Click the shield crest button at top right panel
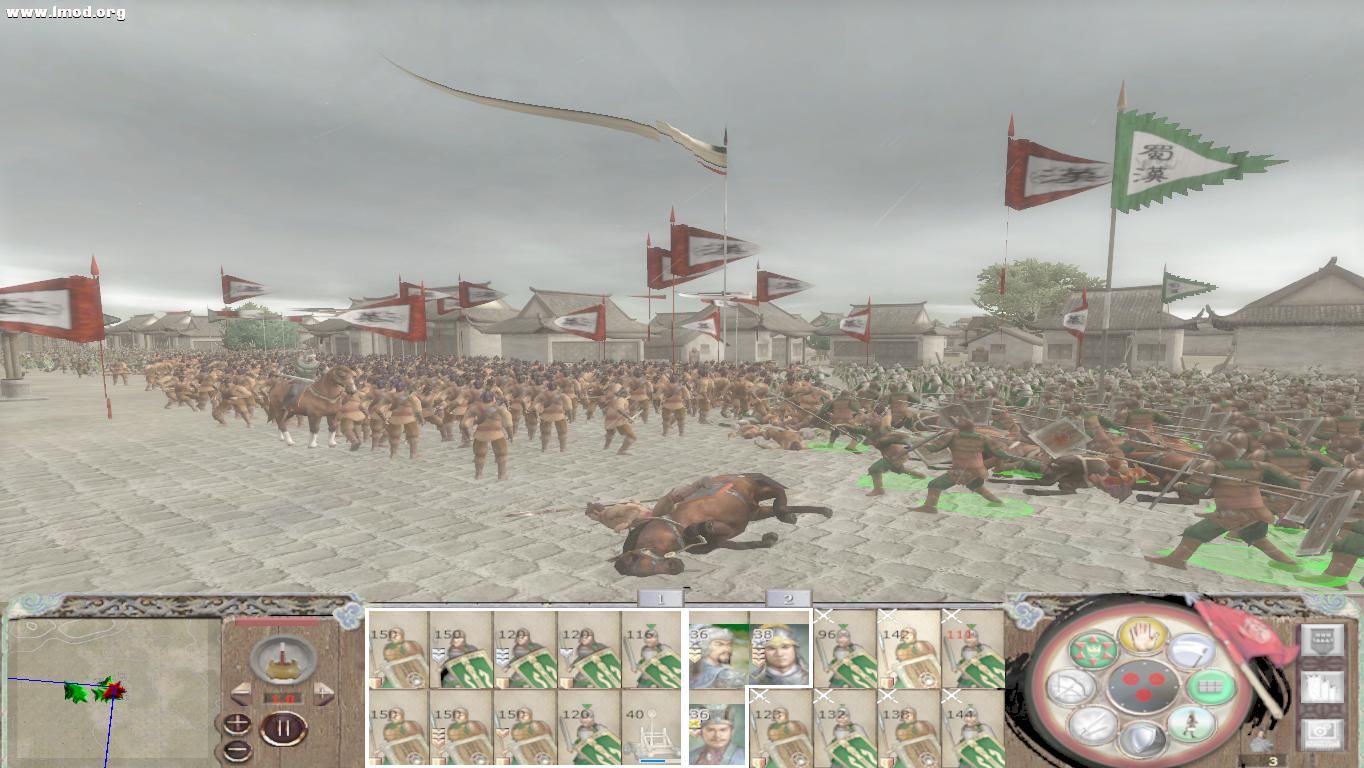 tap(1322, 639)
